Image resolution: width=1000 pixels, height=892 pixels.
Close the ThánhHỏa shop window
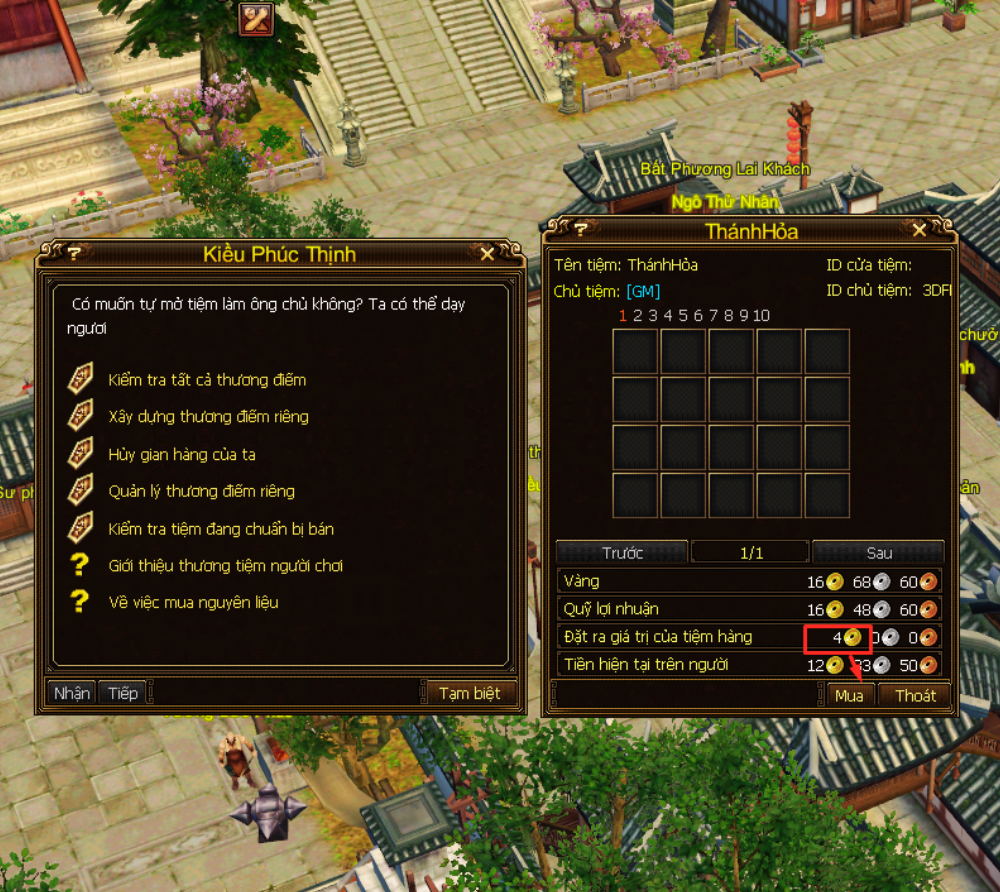coord(920,231)
